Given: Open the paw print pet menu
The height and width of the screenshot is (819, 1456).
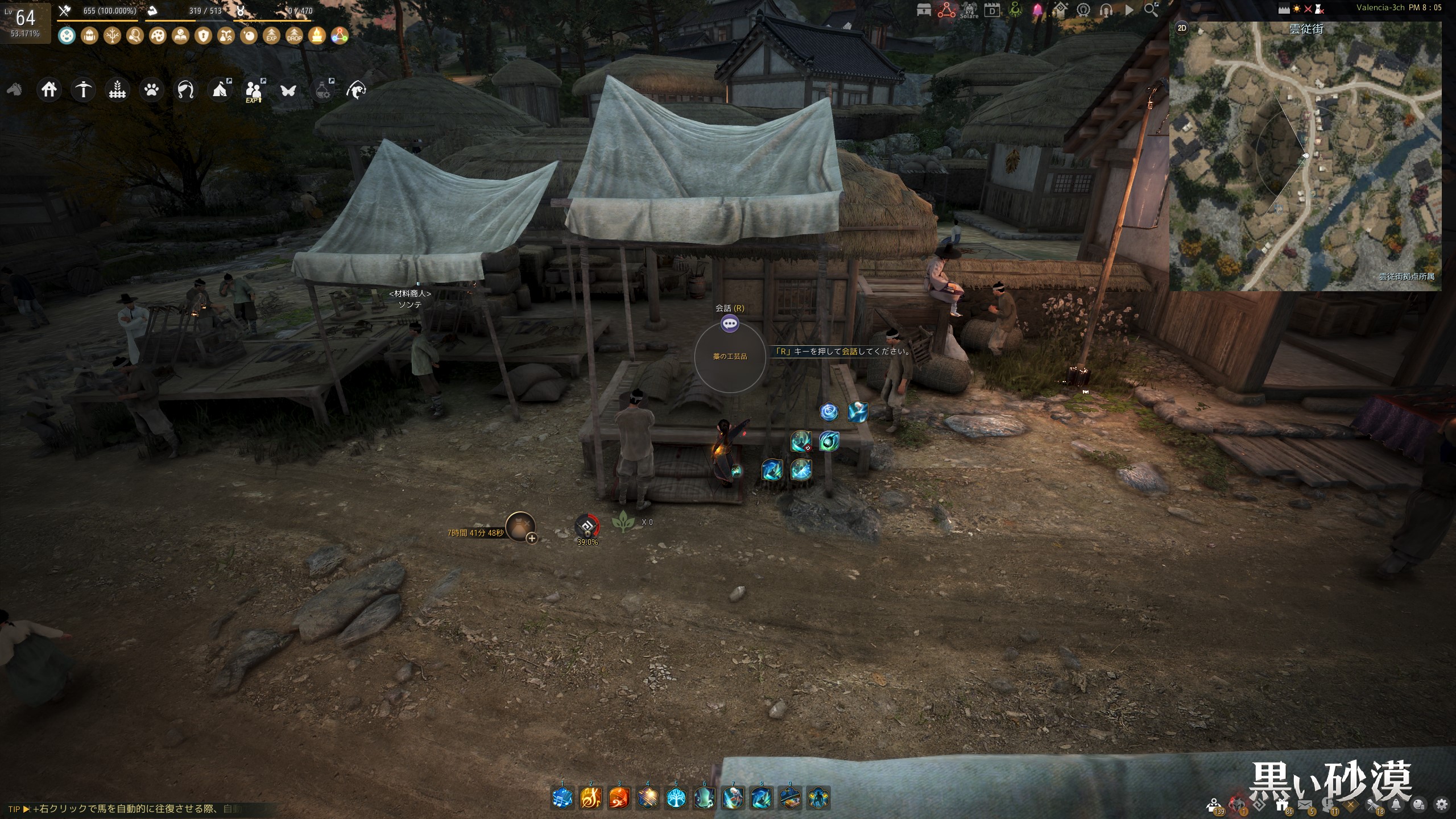Looking at the screenshot, I should coord(151,90).
